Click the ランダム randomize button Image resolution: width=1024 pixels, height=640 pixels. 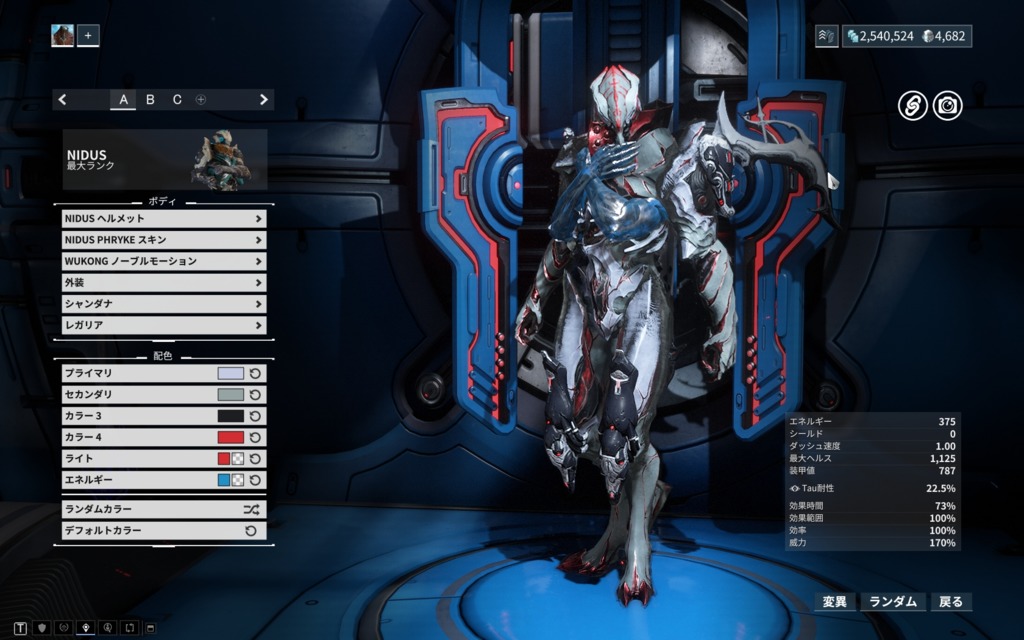[x=893, y=602]
